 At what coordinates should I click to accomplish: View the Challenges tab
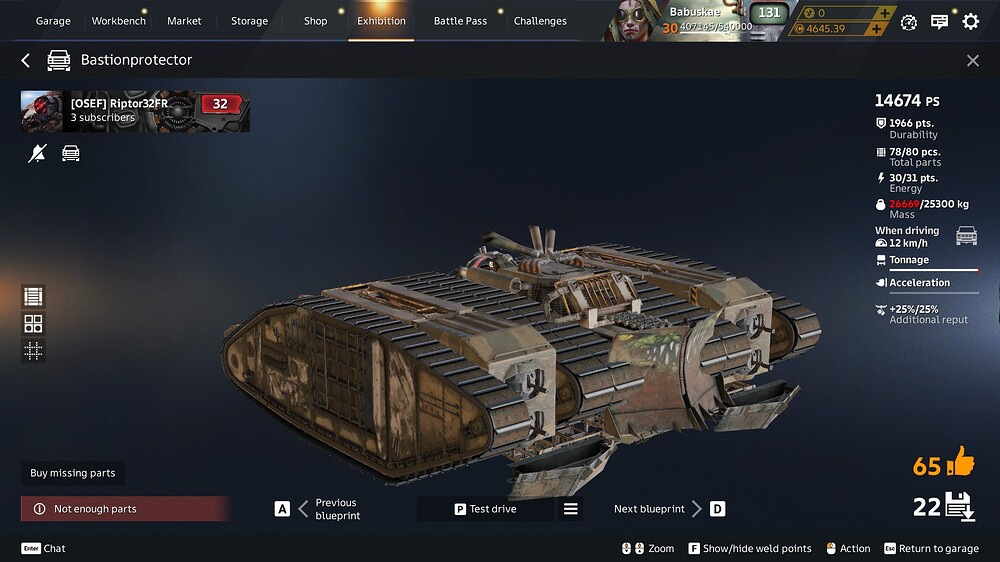click(x=540, y=21)
